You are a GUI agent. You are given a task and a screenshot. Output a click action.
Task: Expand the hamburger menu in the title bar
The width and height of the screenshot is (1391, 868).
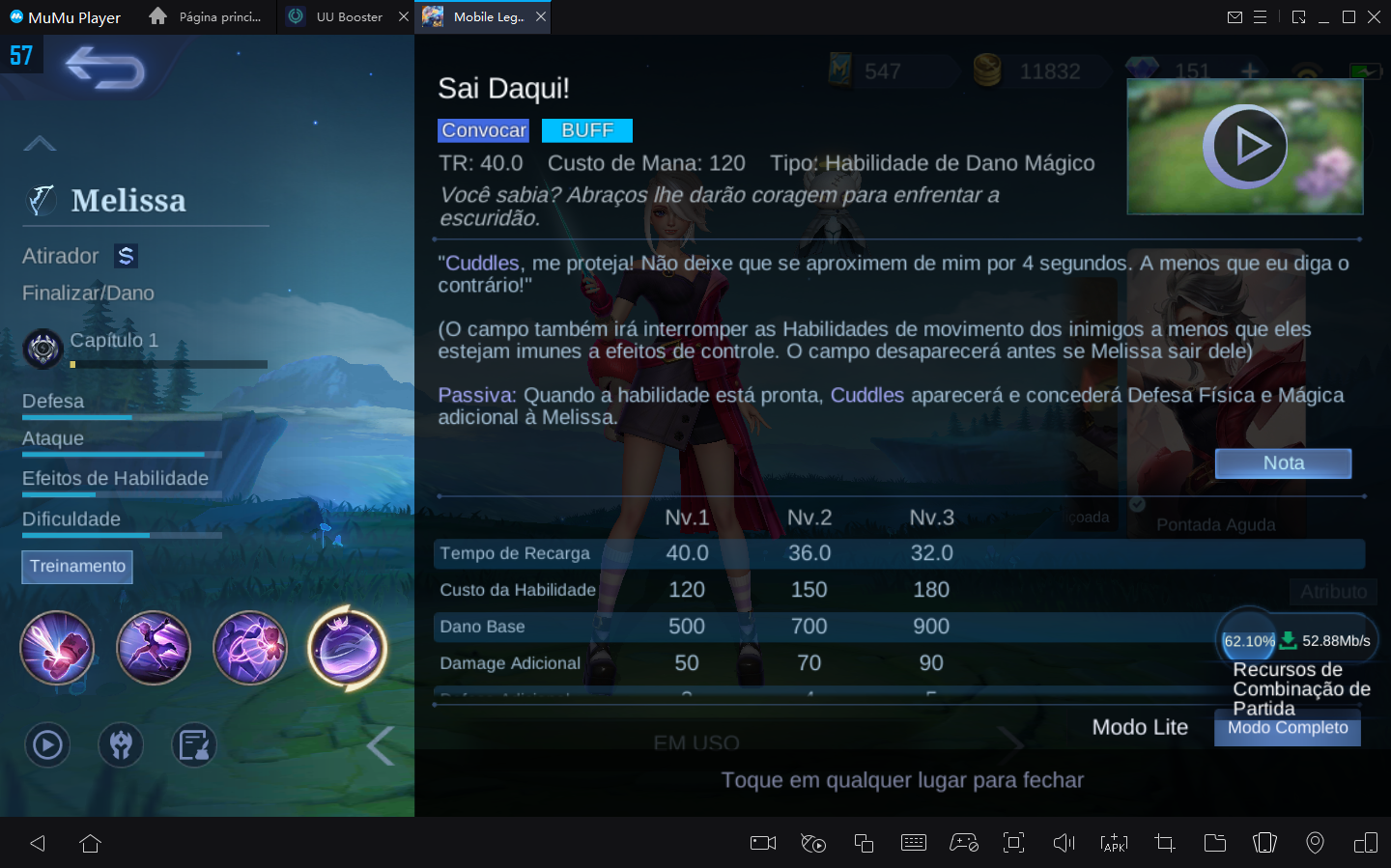coord(1262,16)
